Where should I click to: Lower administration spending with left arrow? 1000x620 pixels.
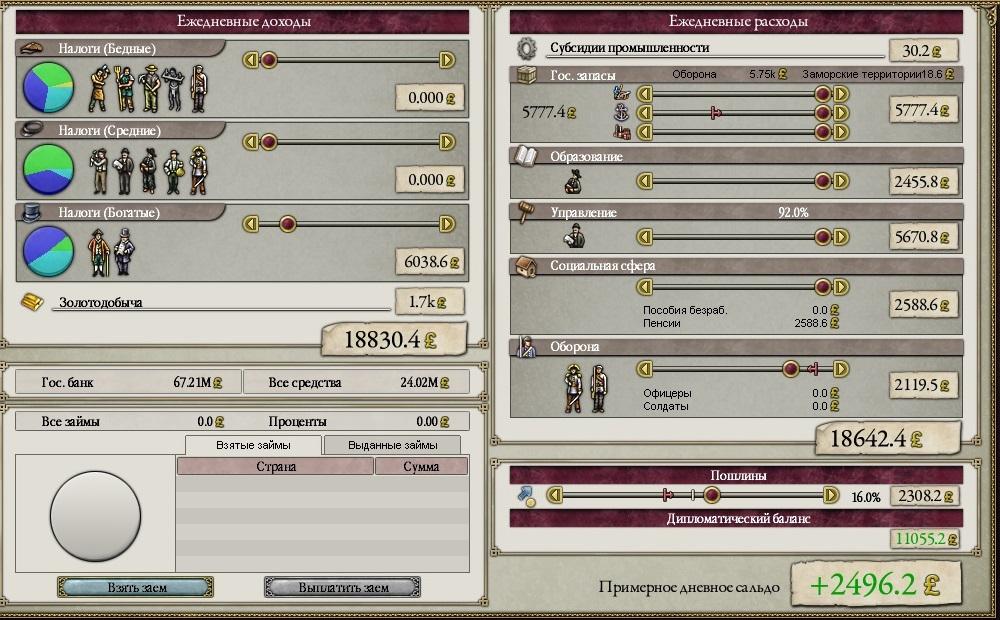pyautogui.click(x=645, y=237)
